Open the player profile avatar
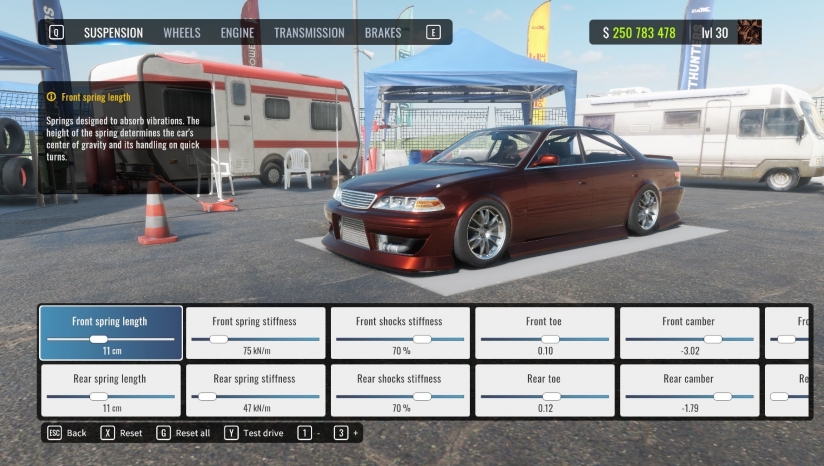 click(749, 33)
